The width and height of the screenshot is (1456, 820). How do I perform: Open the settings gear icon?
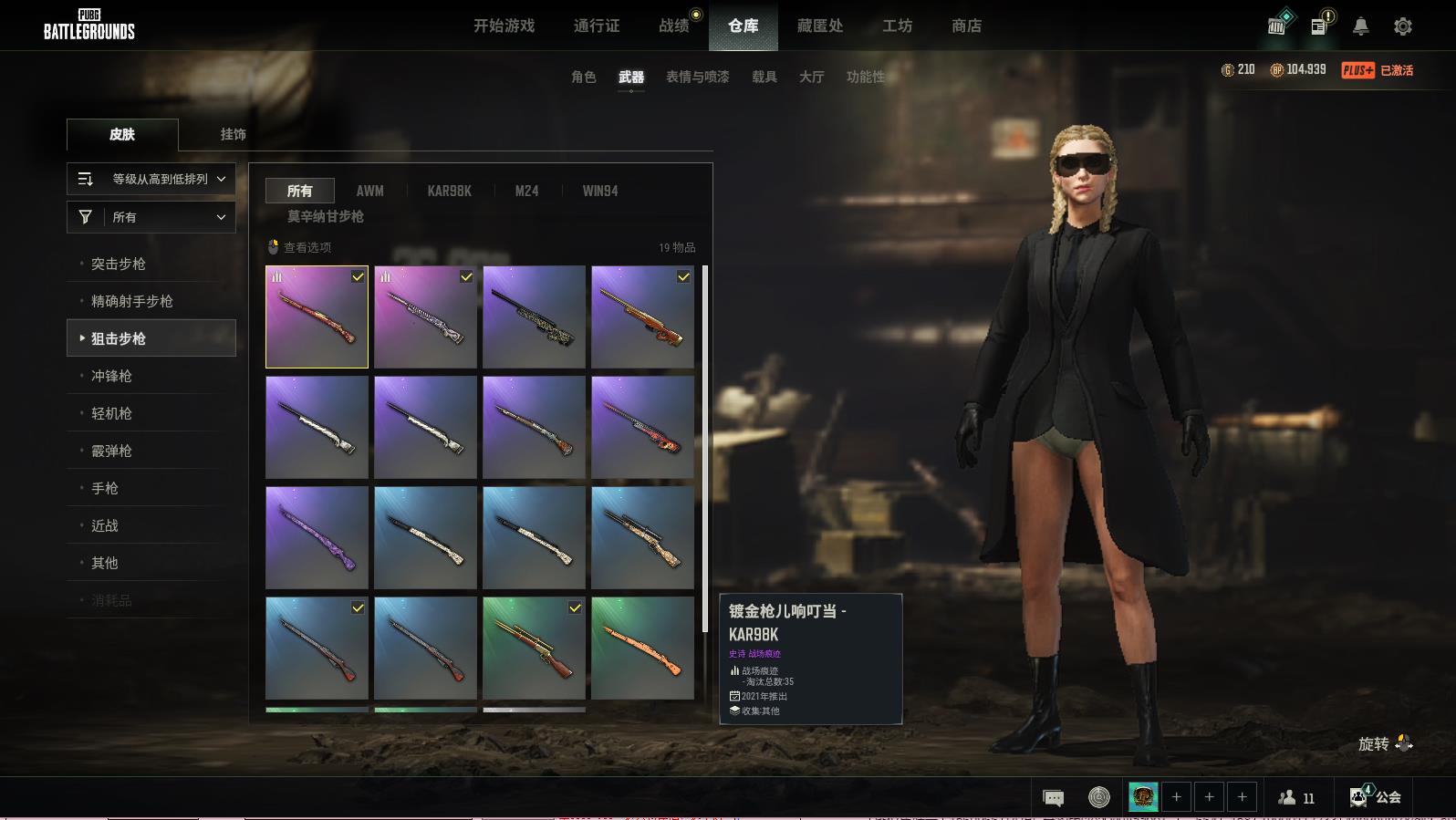coord(1403,26)
